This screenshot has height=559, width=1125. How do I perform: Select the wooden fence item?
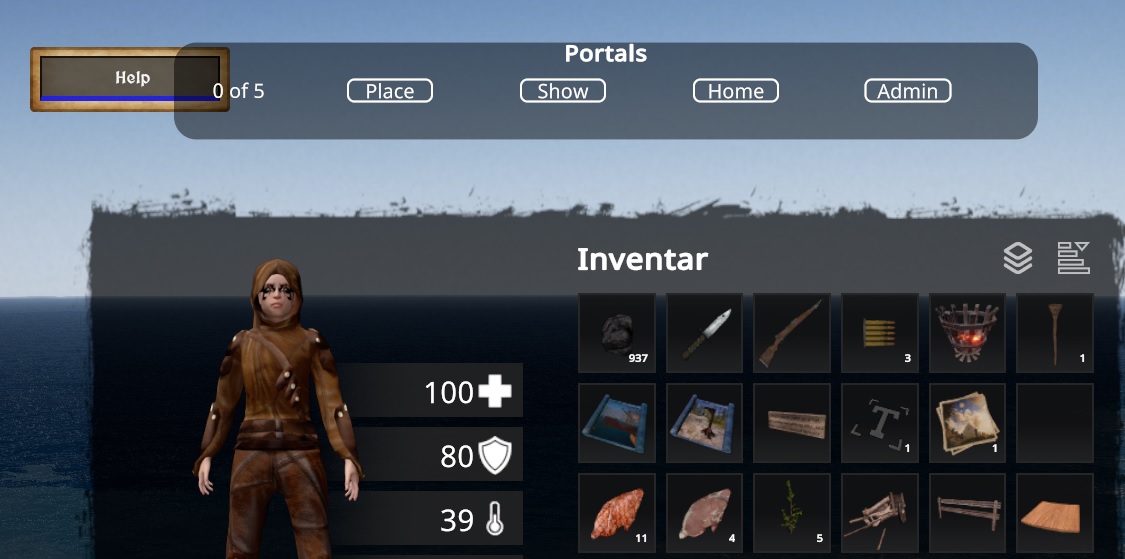point(967,513)
